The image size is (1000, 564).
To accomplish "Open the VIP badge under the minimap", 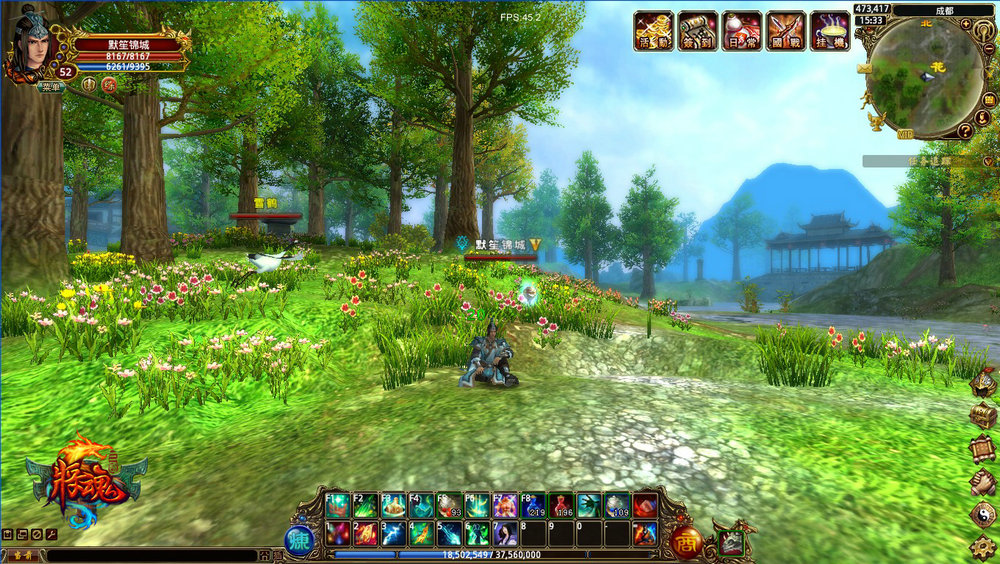I will [x=904, y=135].
